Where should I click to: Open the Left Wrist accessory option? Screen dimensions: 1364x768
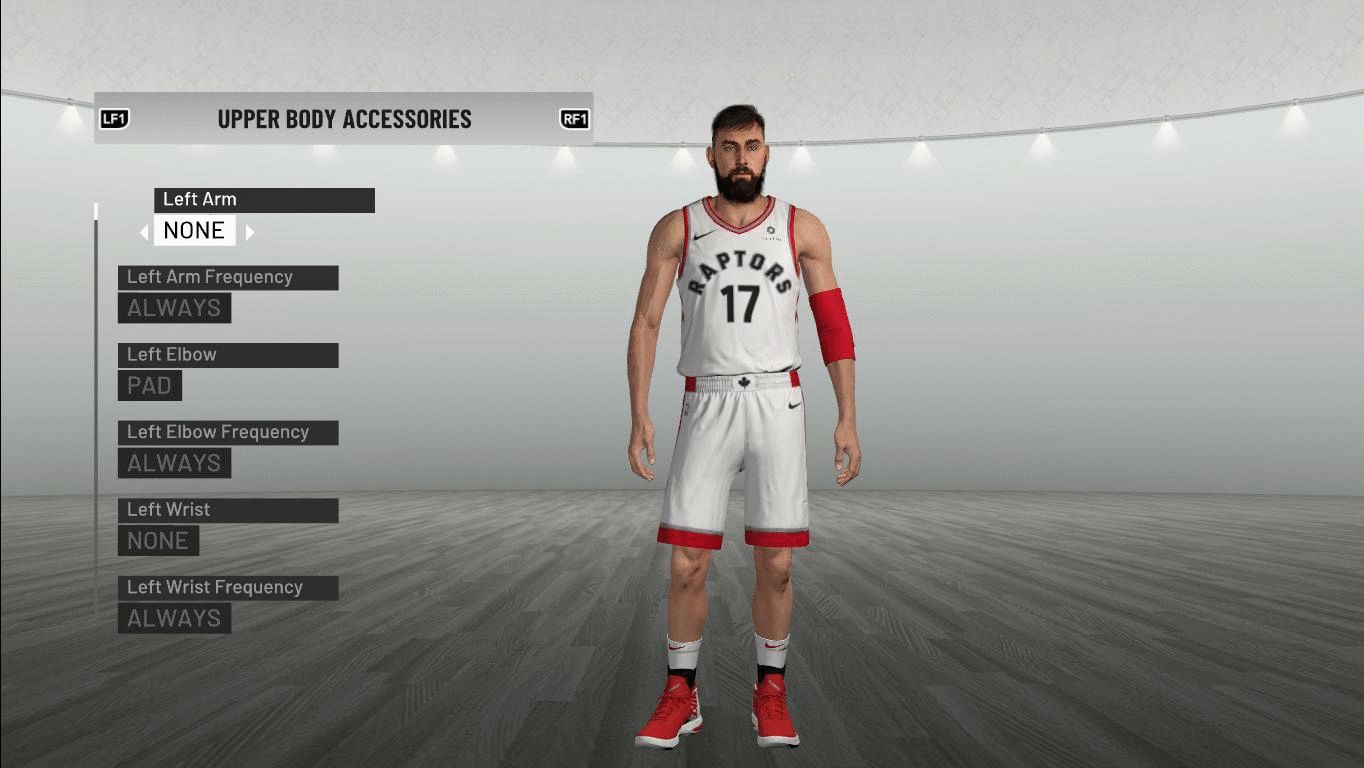click(x=228, y=510)
